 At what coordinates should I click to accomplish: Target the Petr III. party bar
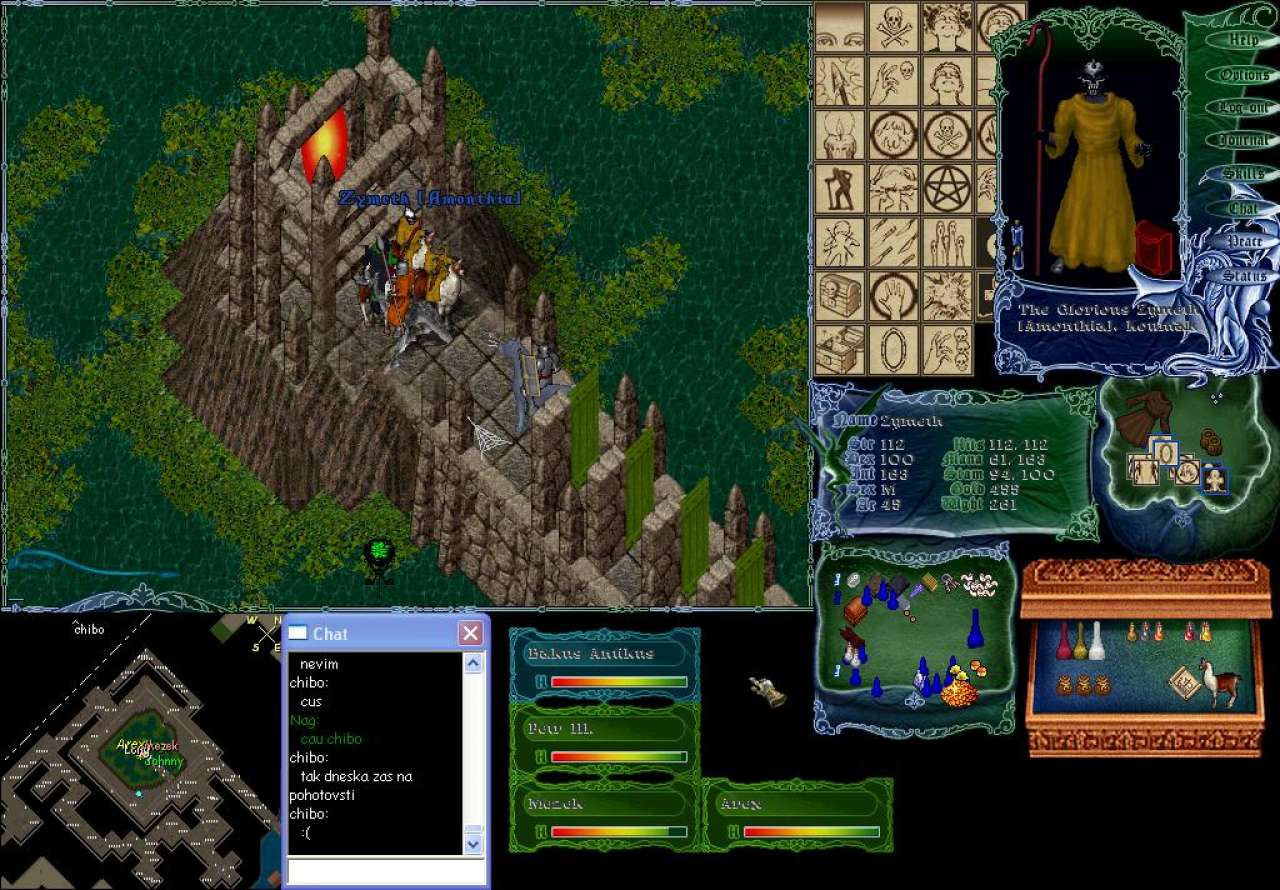[604, 741]
